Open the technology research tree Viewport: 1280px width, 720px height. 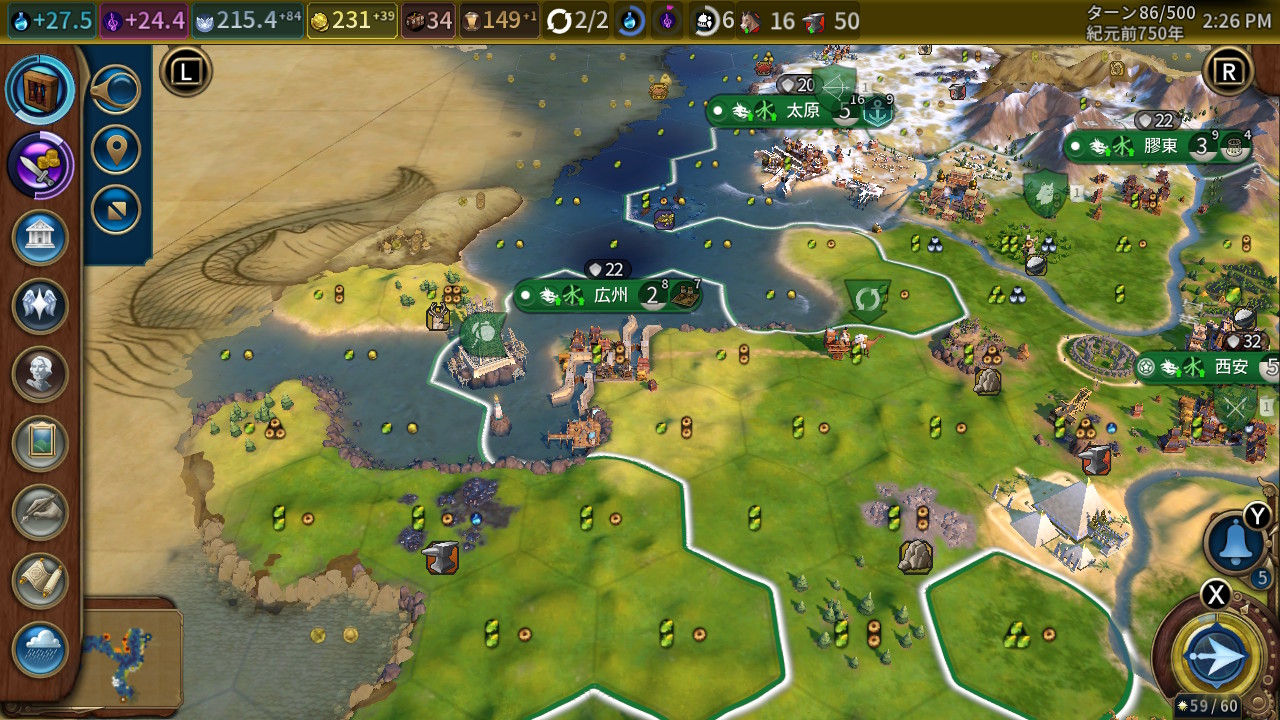(x=41, y=89)
